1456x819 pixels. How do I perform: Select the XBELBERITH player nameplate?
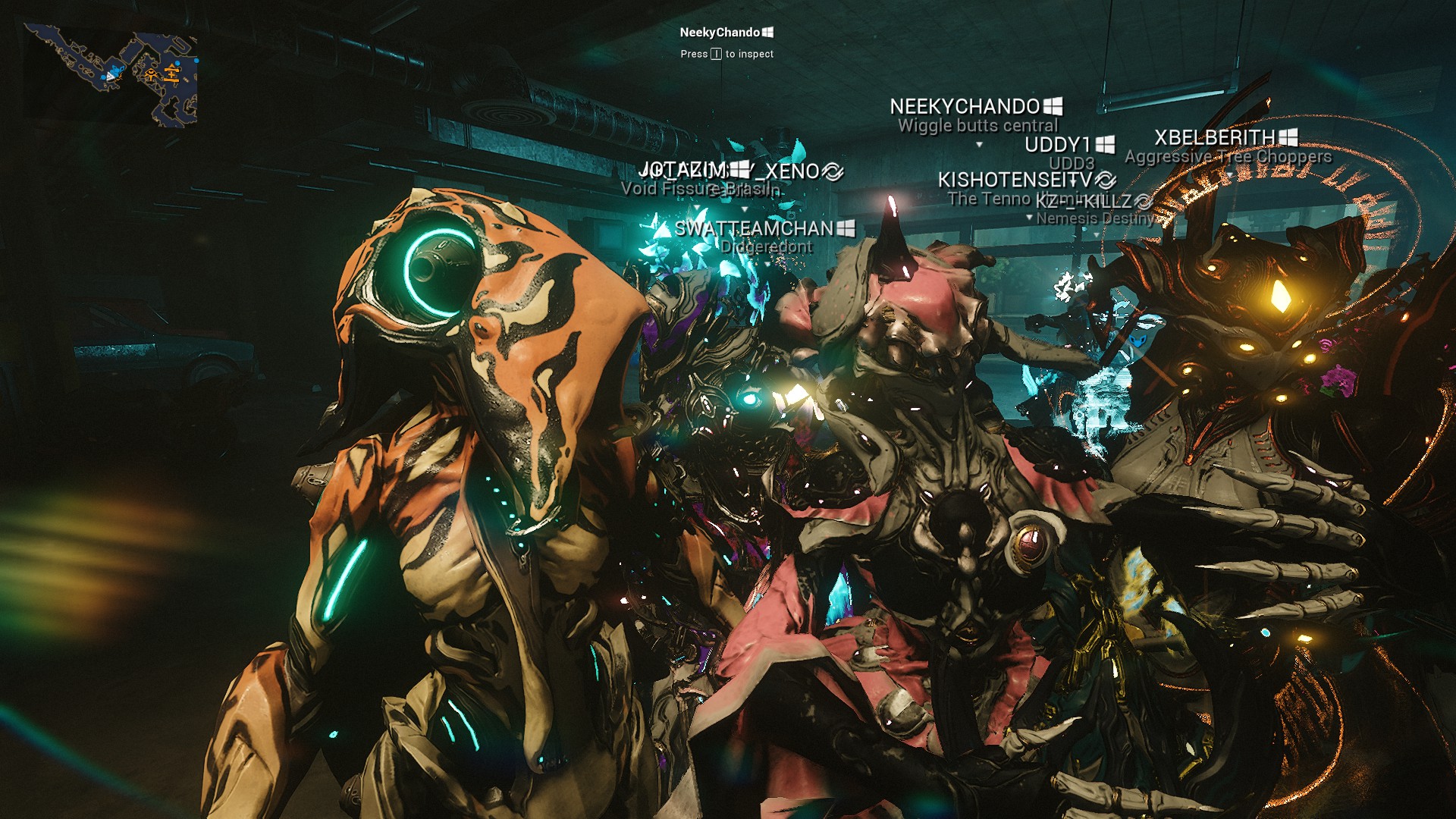[x=1215, y=138]
